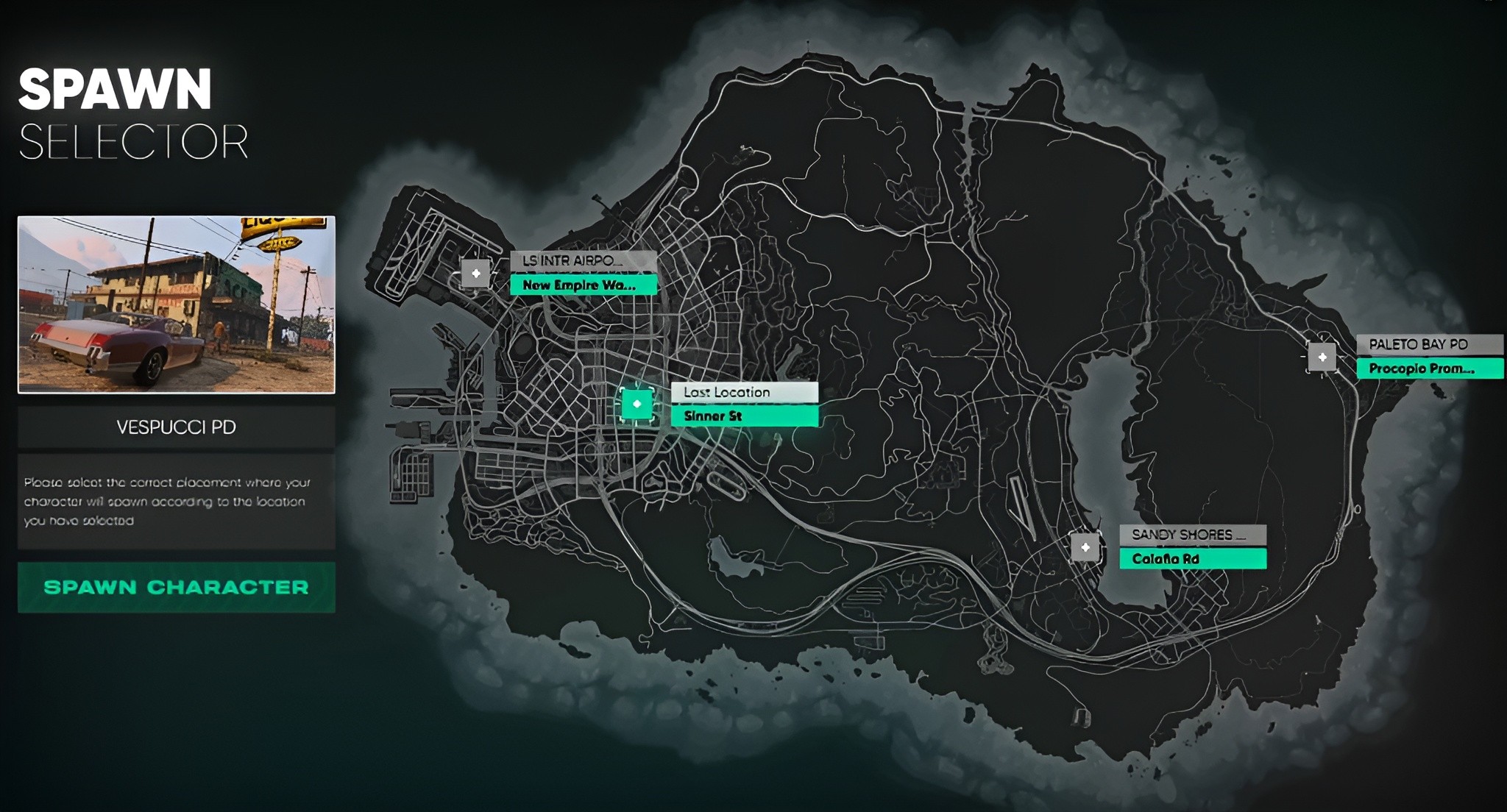The height and width of the screenshot is (812, 1507).
Task: Select the Paleto Bay PD spawn marker
Action: (1322, 357)
